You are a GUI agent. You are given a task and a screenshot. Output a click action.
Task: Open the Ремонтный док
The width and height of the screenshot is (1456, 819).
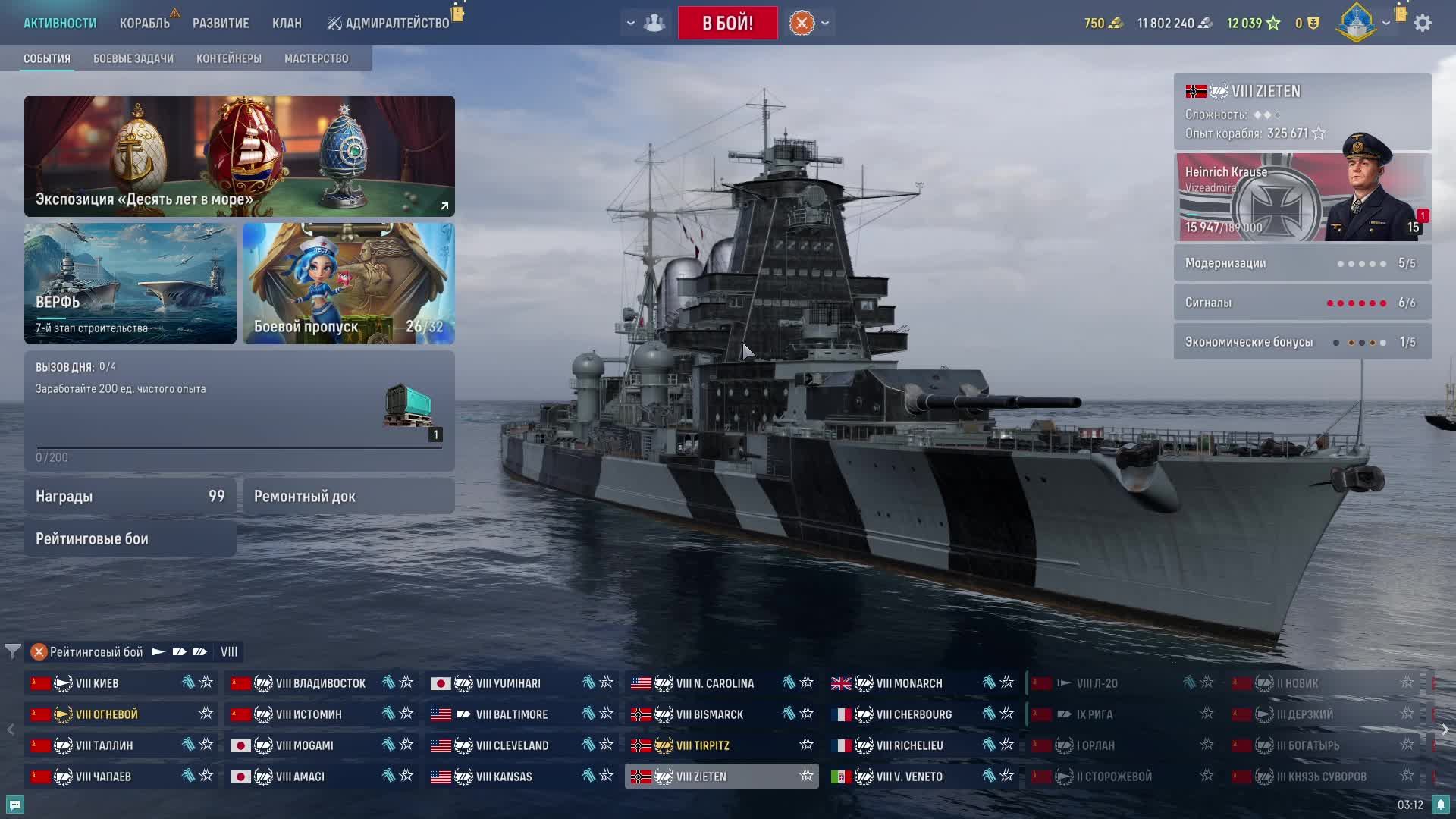[x=349, y=496]
